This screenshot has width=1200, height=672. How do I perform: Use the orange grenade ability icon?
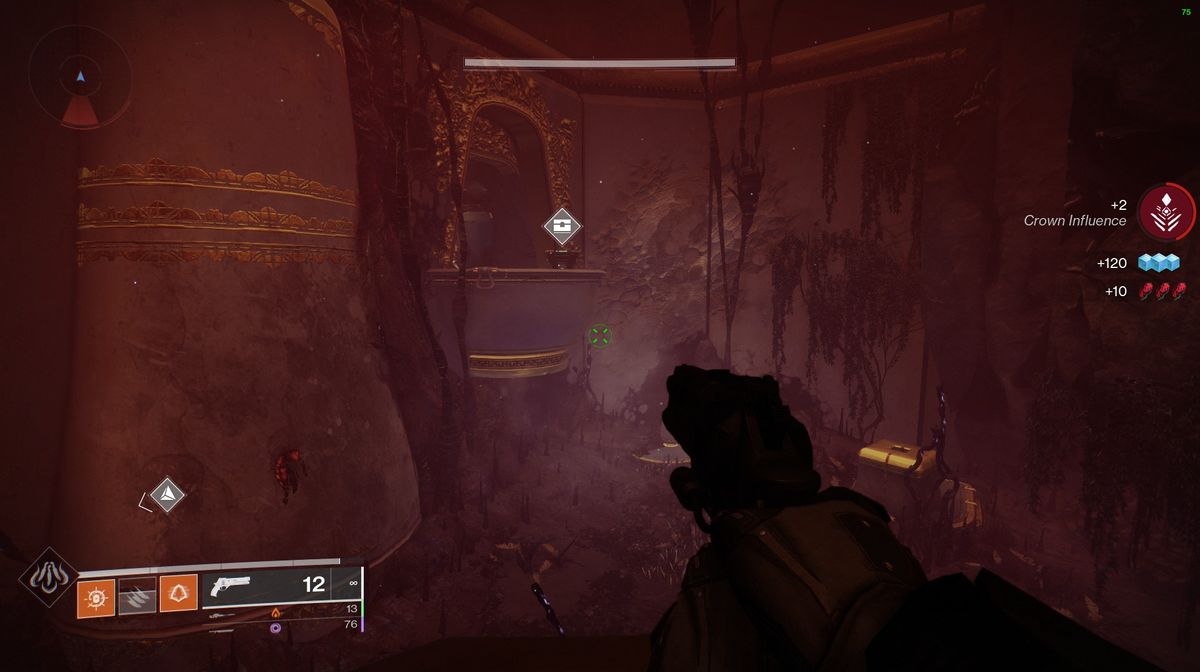[97, 596]
